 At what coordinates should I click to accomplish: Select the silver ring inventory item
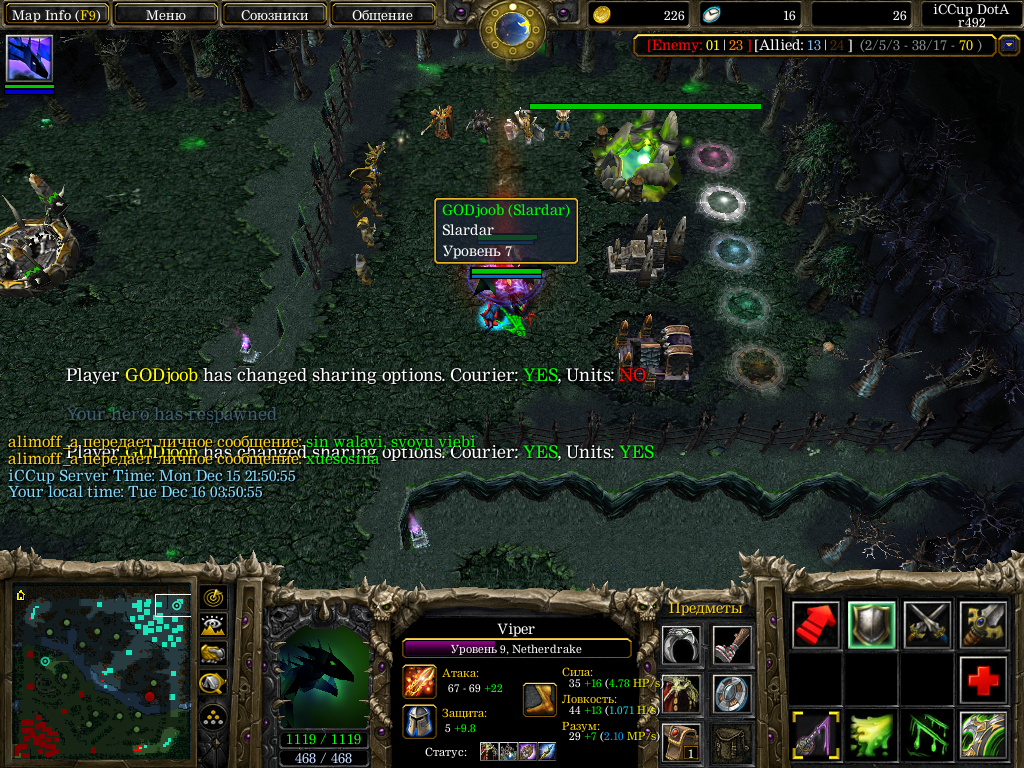pyautogui.click(x=681, y=645)
